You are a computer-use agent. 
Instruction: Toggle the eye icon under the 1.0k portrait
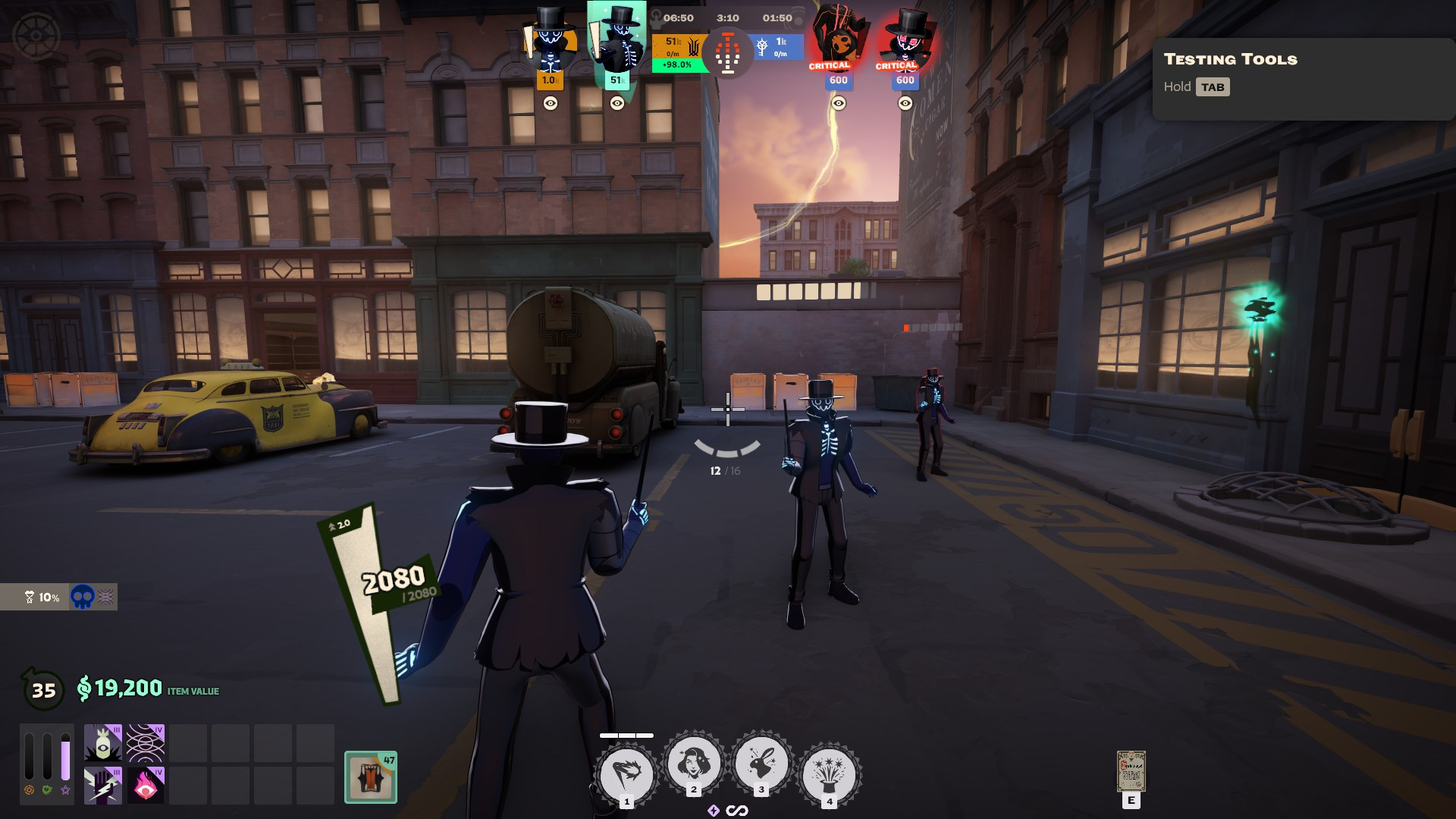[x=551, y=103]
